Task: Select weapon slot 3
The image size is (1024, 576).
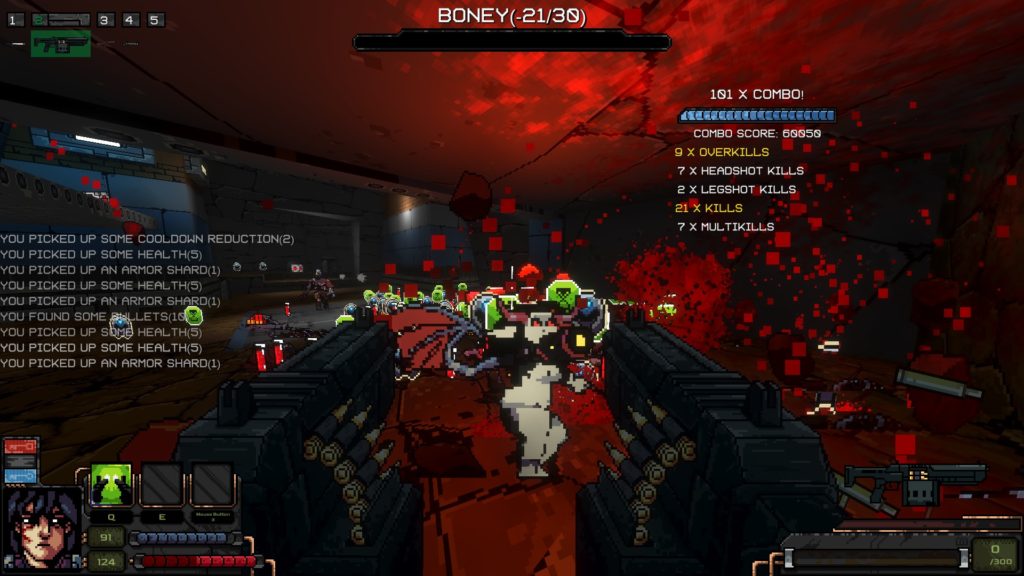Action: [x=106, y=20]
